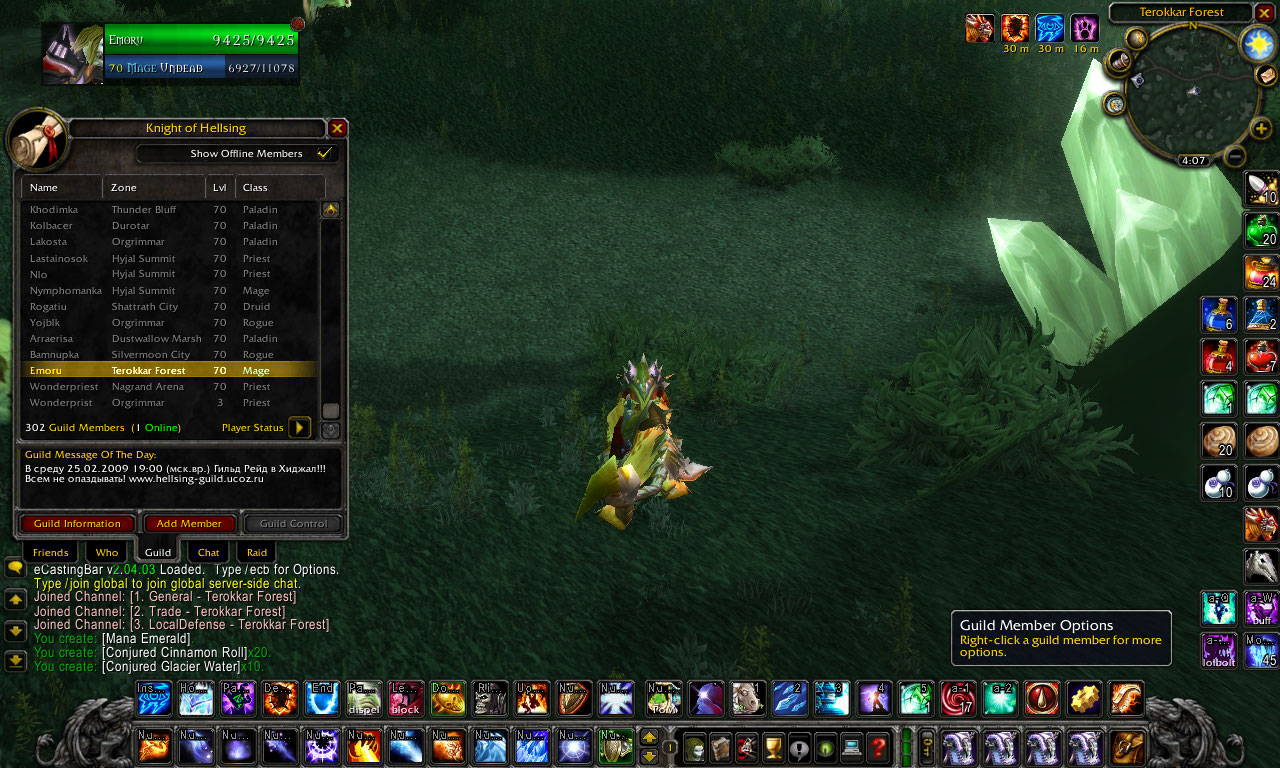Open Guild Information
Screen dimensions: 1280x768
tap(77, 523)
